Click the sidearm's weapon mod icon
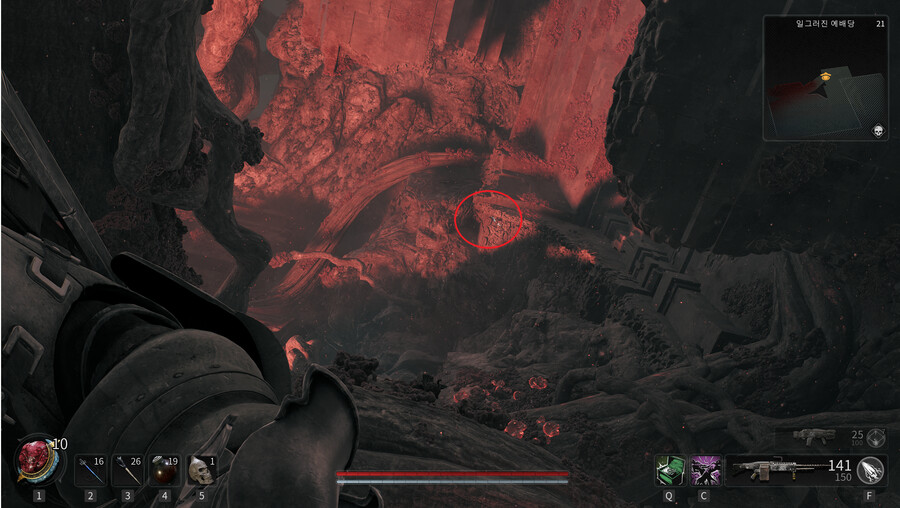 [876, 436]
